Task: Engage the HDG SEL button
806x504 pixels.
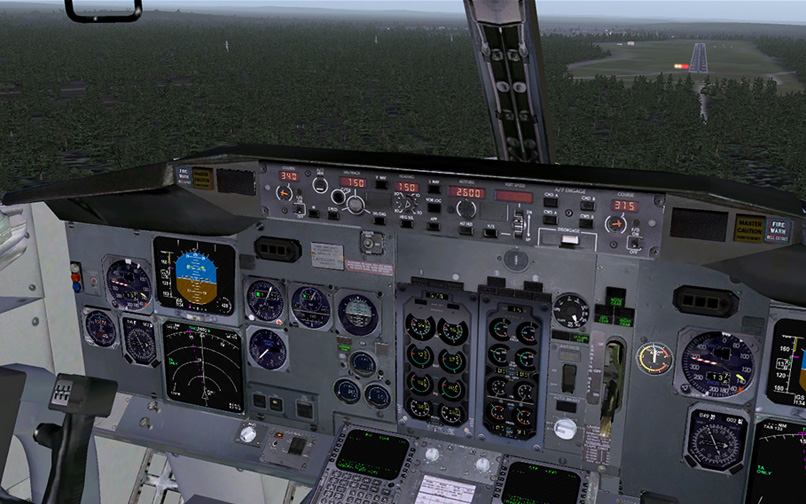Action: (407, 224)
